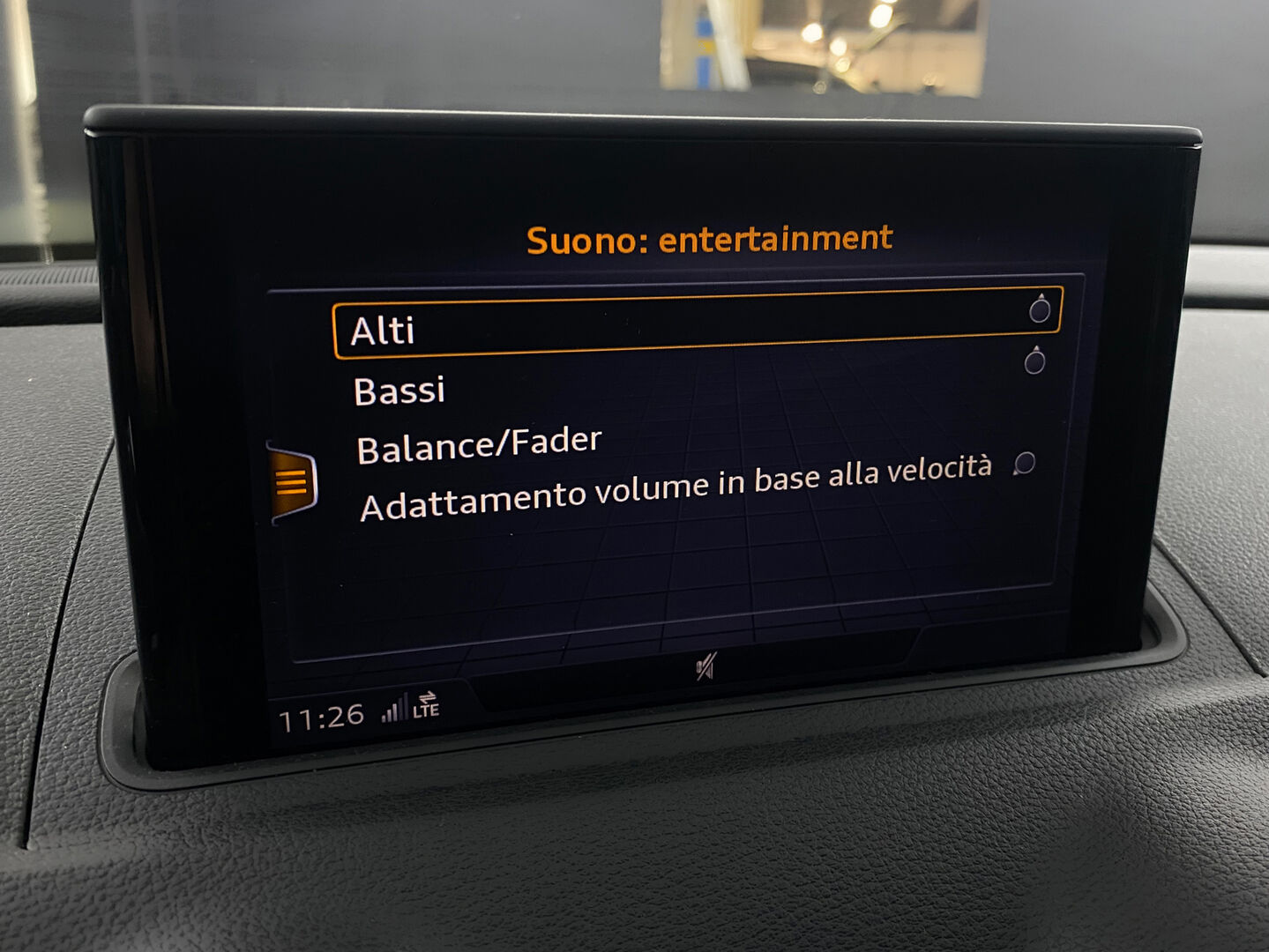Open the orange side menu tab

[292, 483]
